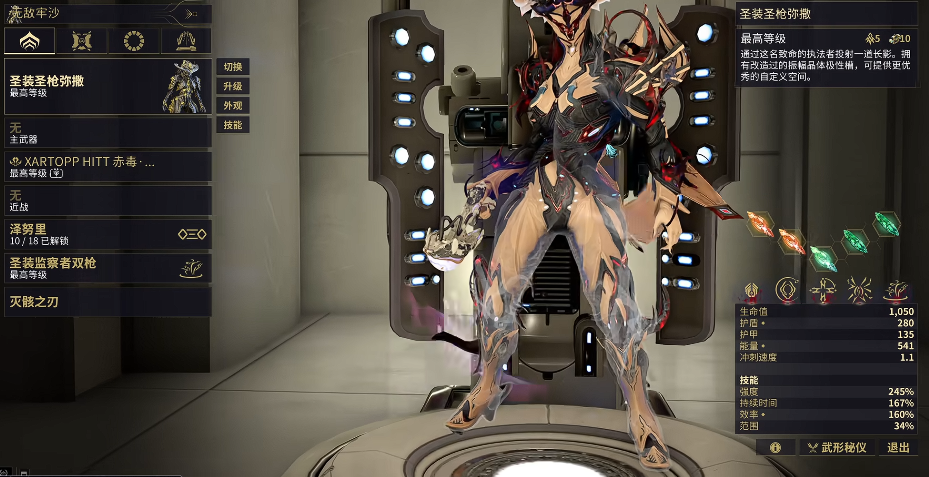Choose the 技能 abilities button
The height and width of the screenshot is (477, 929).
tap(233, 125)
